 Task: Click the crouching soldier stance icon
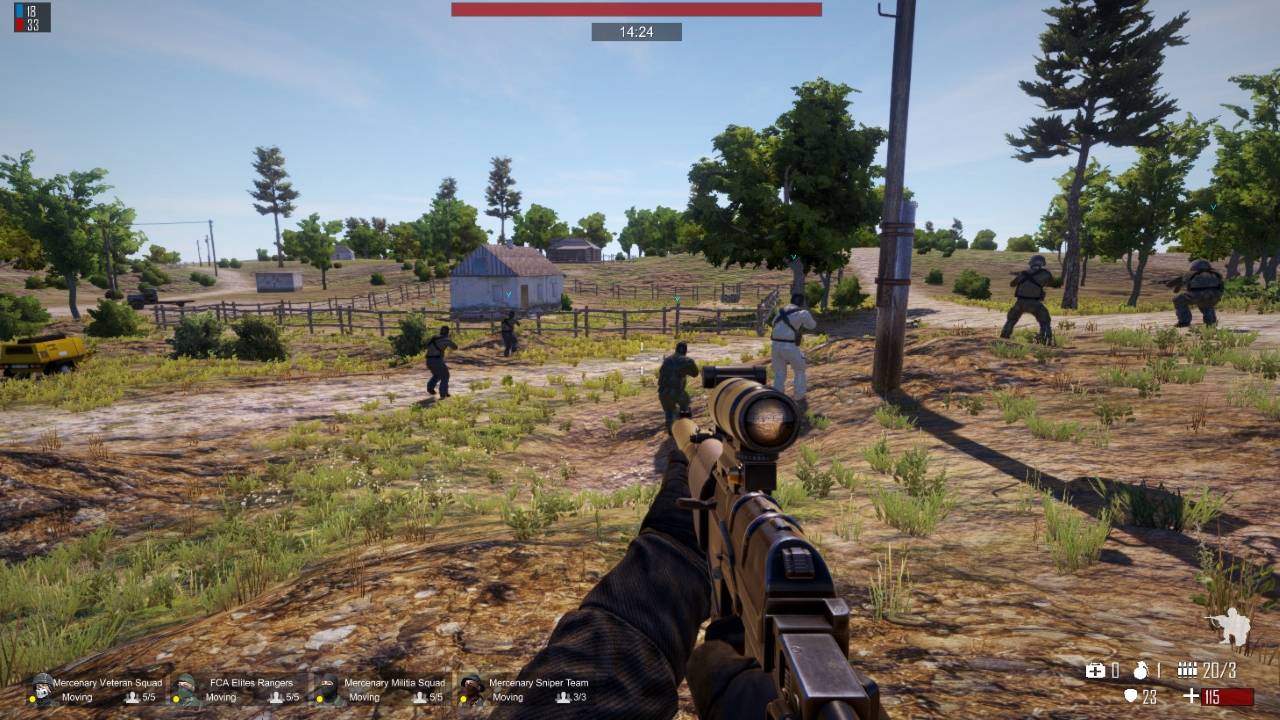pos(1231,627)
